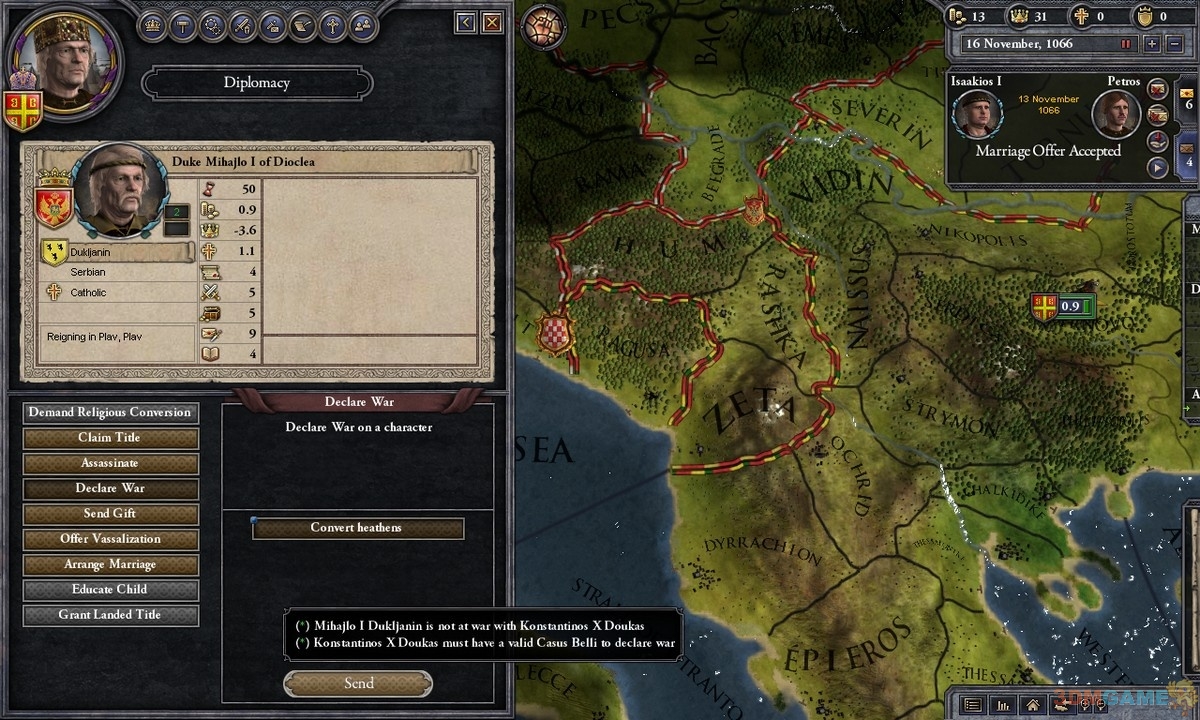Image resolution: width=1200 pixels, height=720 pixels.
Task: Open the house home button near minimap
Action: point(1034,704)
